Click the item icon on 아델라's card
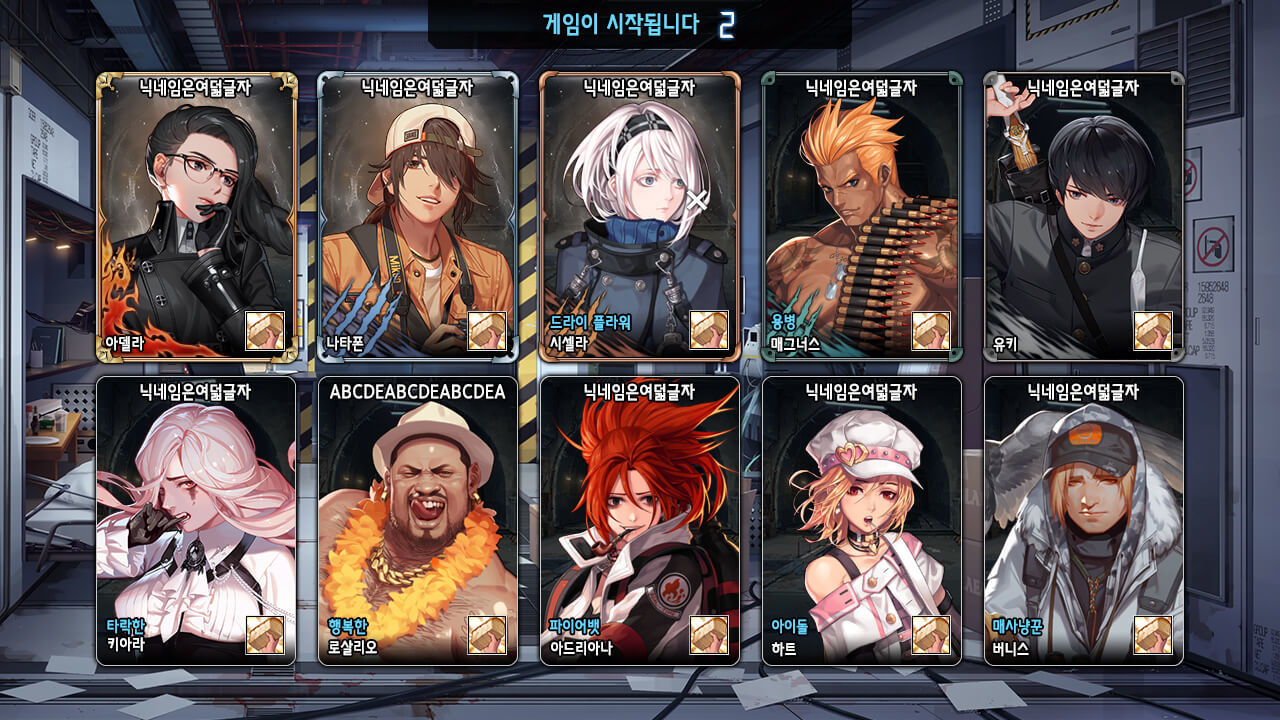The image size is (1280, 720). (265, 331)
